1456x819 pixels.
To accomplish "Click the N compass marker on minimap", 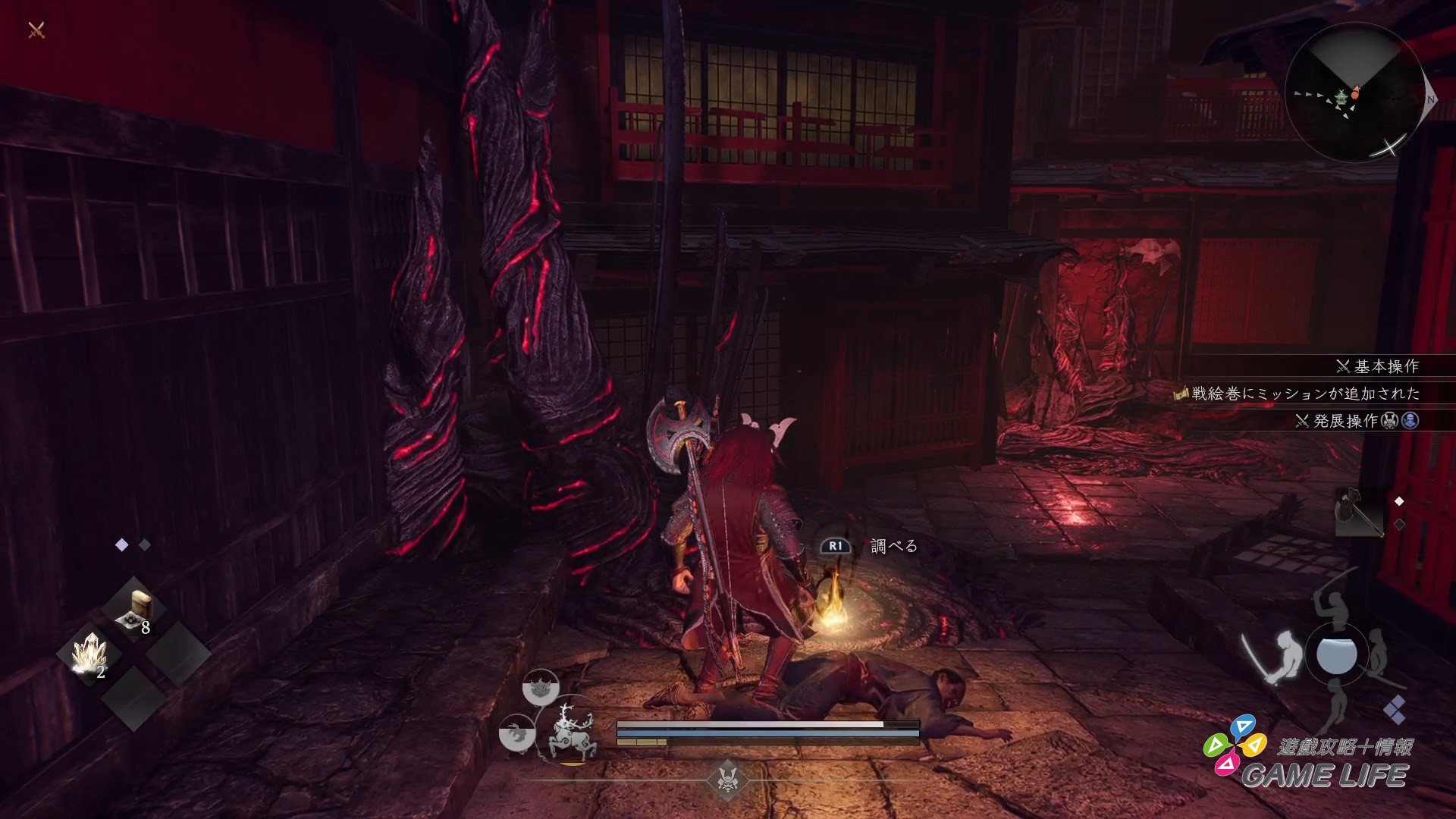I will coord(1431,99).
